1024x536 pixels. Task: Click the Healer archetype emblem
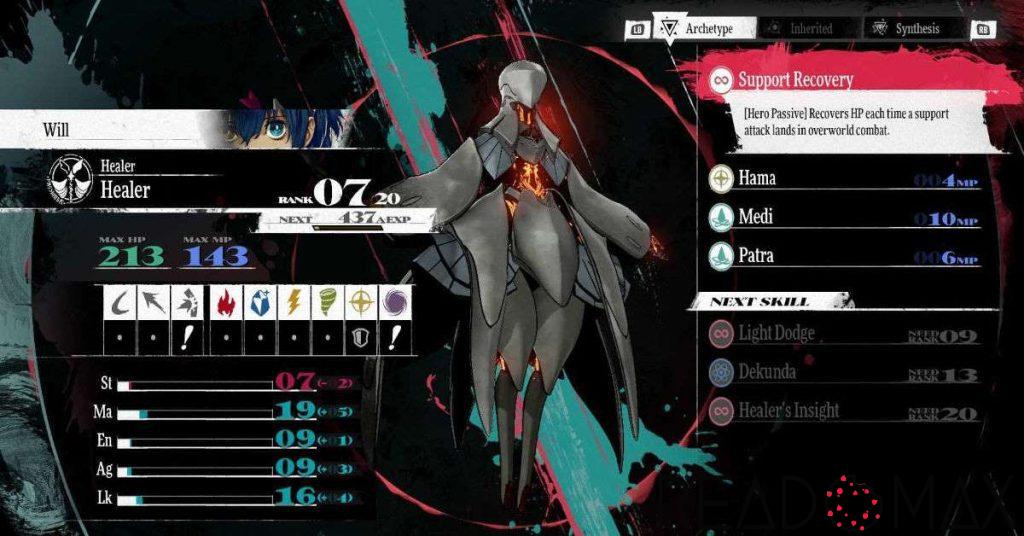[x=70, y=180]
